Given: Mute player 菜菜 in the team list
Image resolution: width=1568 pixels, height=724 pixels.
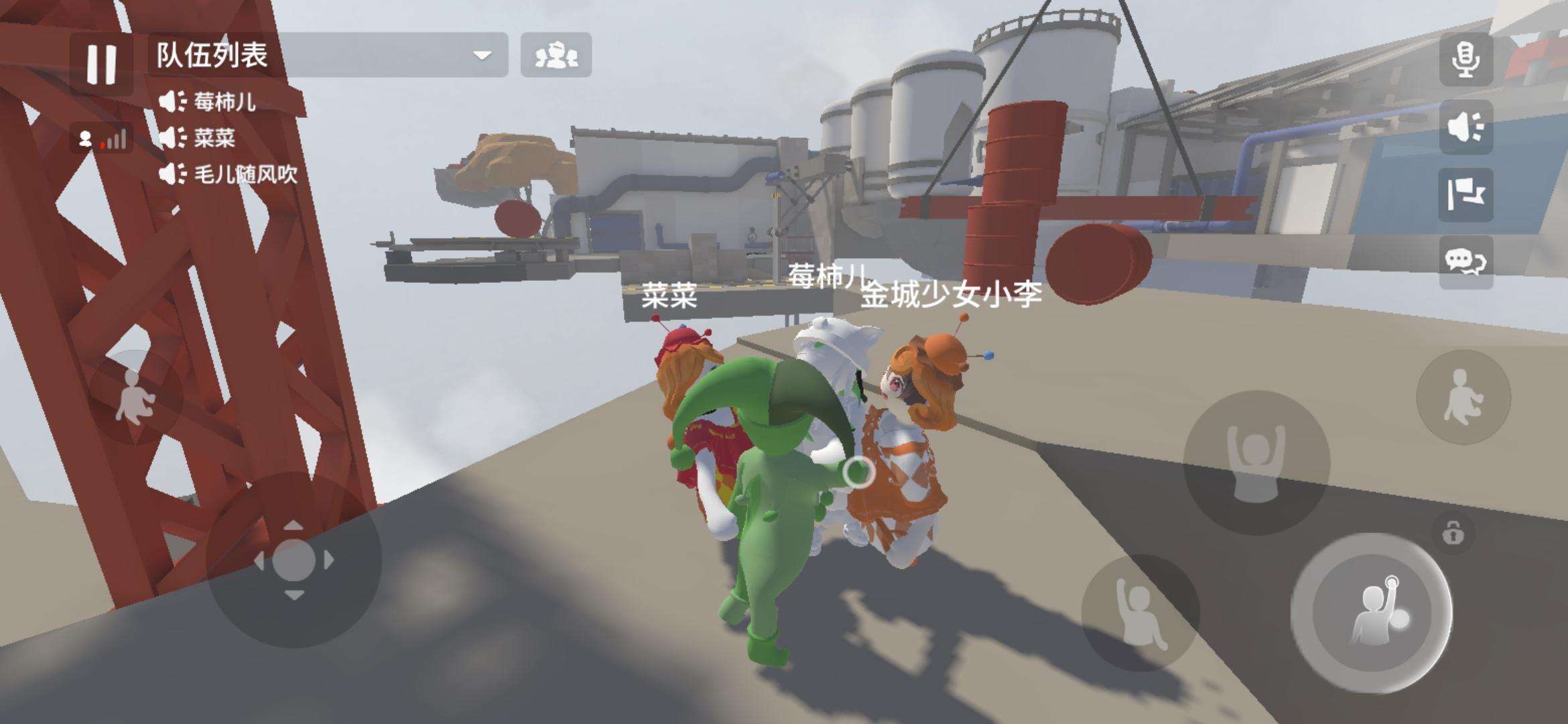Looking at the screenshot, I should click(x=172, y=136).
